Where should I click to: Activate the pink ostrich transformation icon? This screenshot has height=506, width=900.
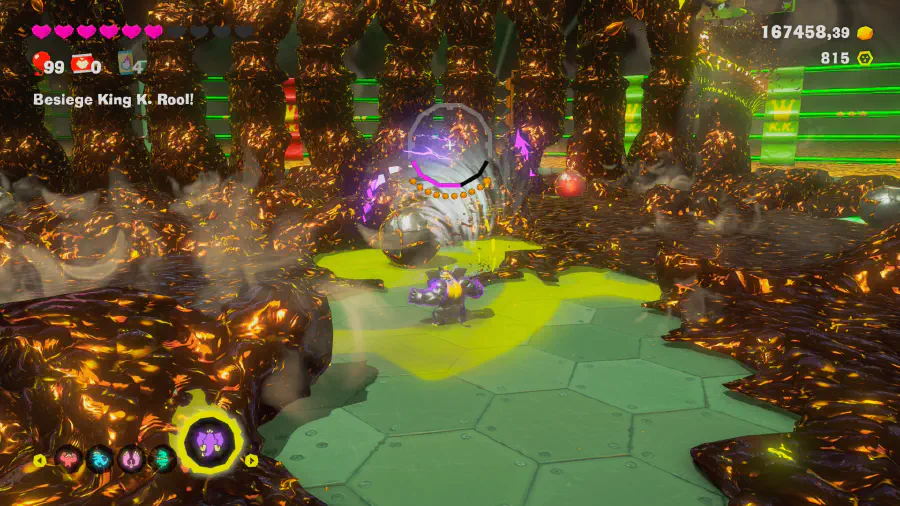tap(131, 460)
